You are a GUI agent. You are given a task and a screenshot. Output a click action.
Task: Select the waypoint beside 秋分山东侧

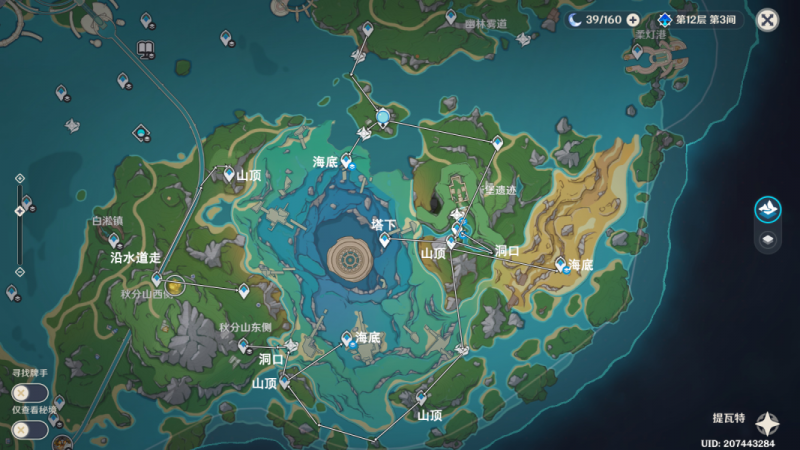243,344
